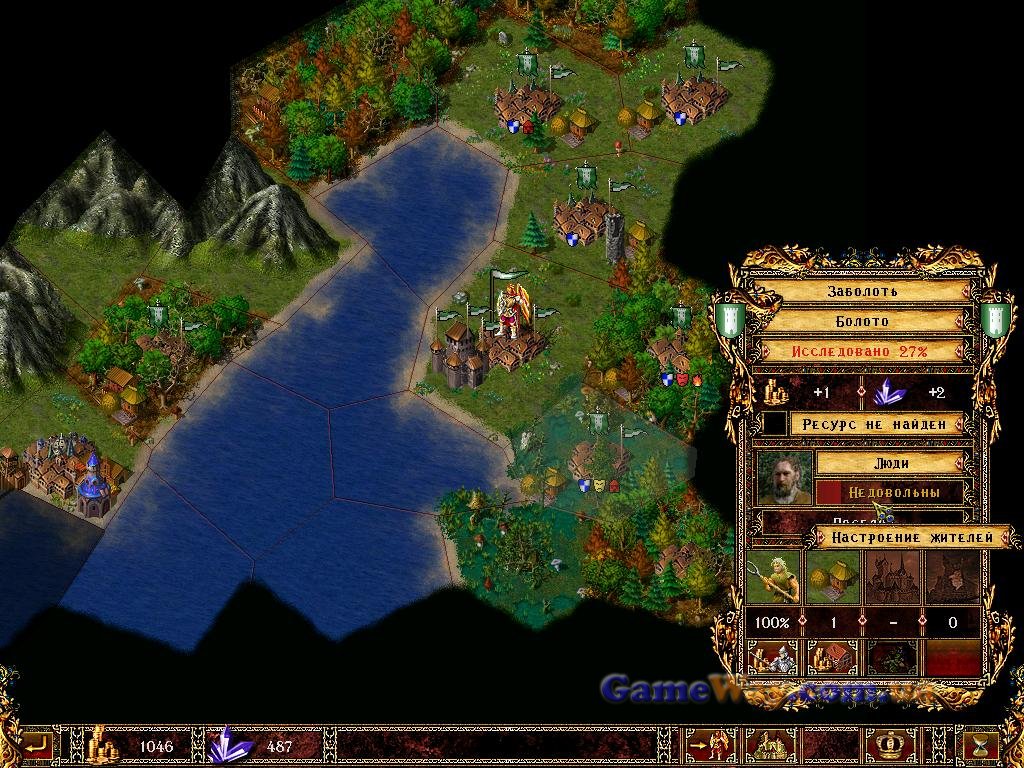Select next hero with the arrow-and-hero button
The image size is (1024, 768).
(712, 746)
